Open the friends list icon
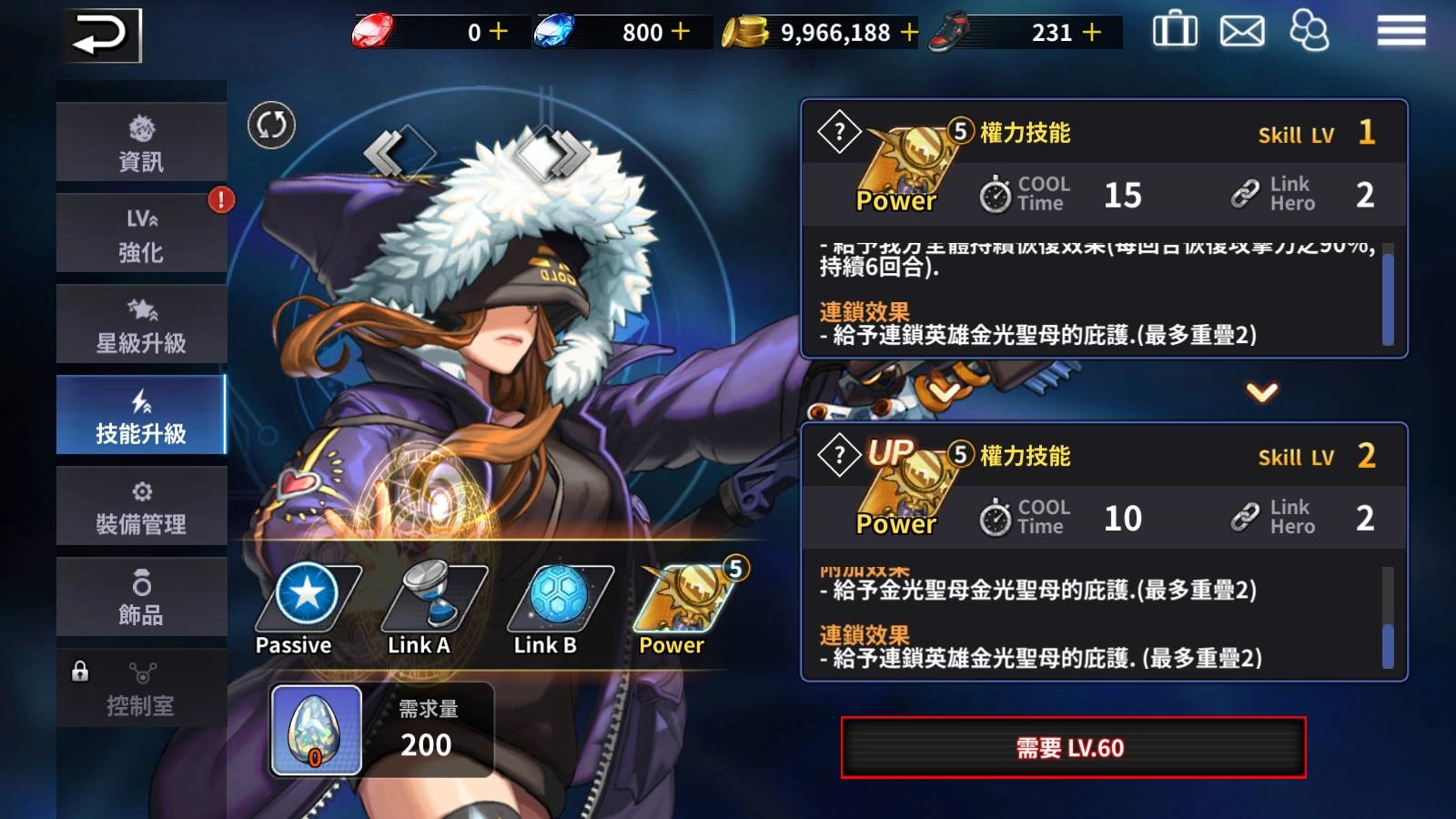The height and width of the screenshot is (819, 1456). pyautogui.click(x=1311, y=31)
